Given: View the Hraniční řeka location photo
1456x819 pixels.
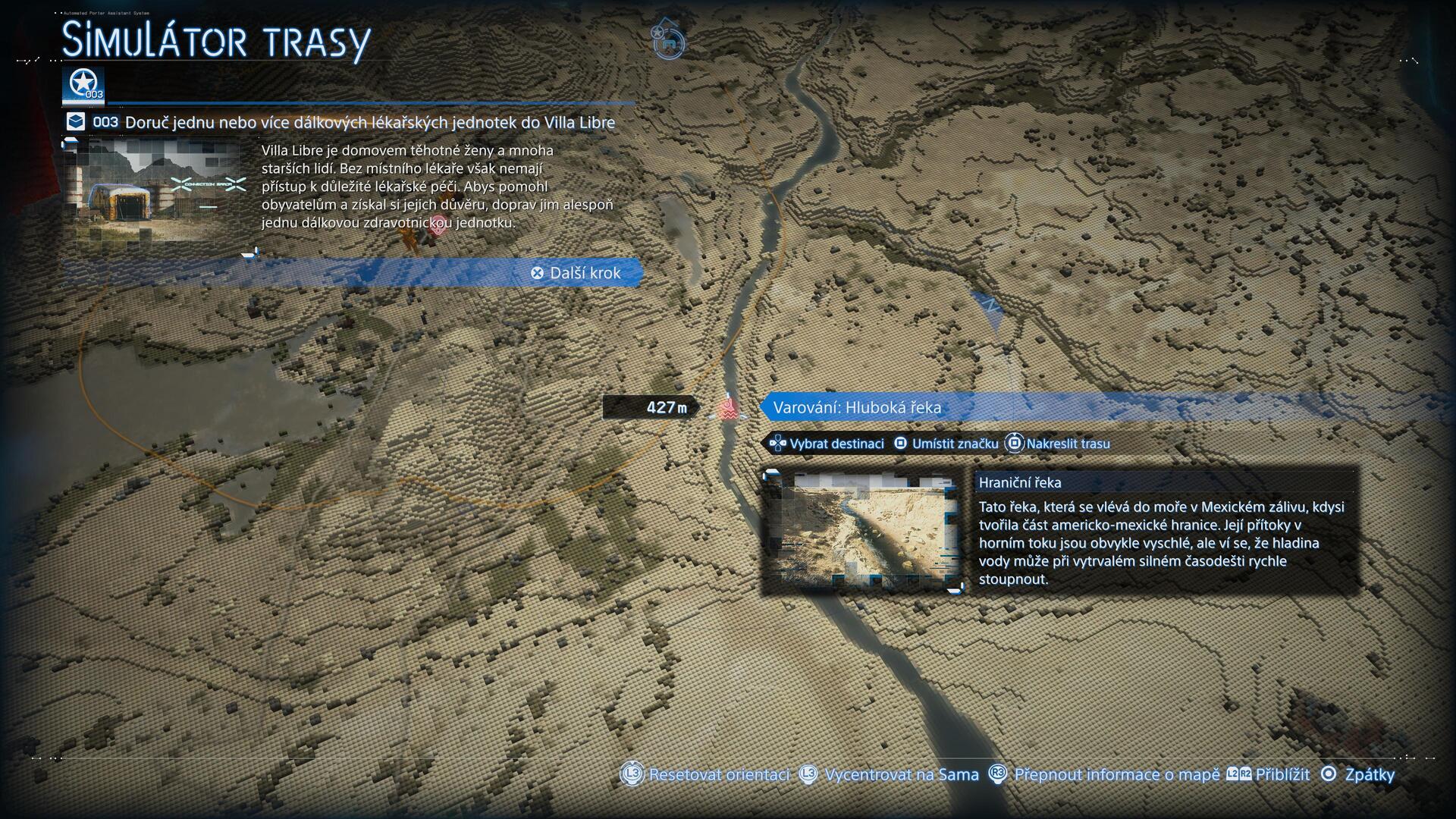Looking at the screenshot, I should pyautogui.click(x=863, y=531).
